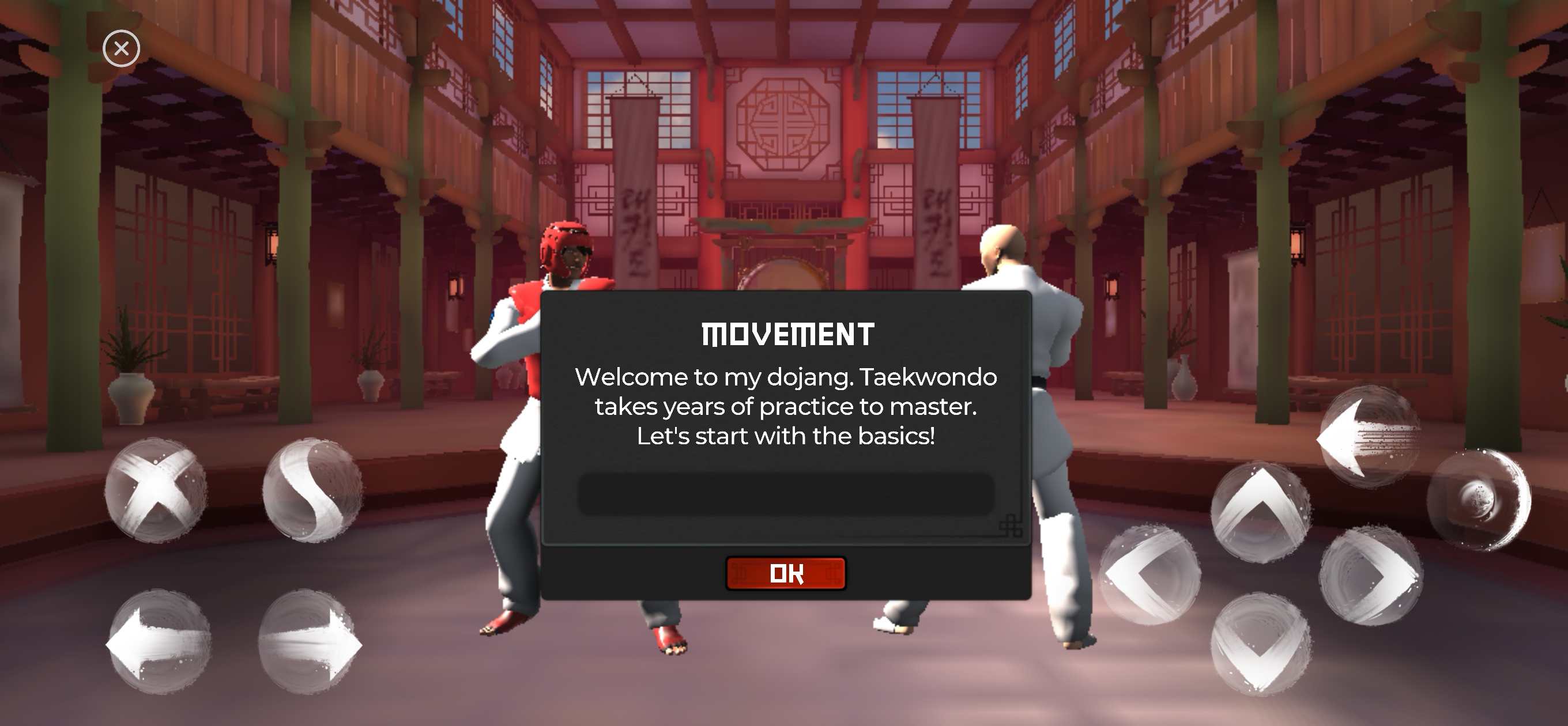This screenshot has height=726, width=1568.
Task: Tap the right chevron attack button
Action: tap(1371, 576)
